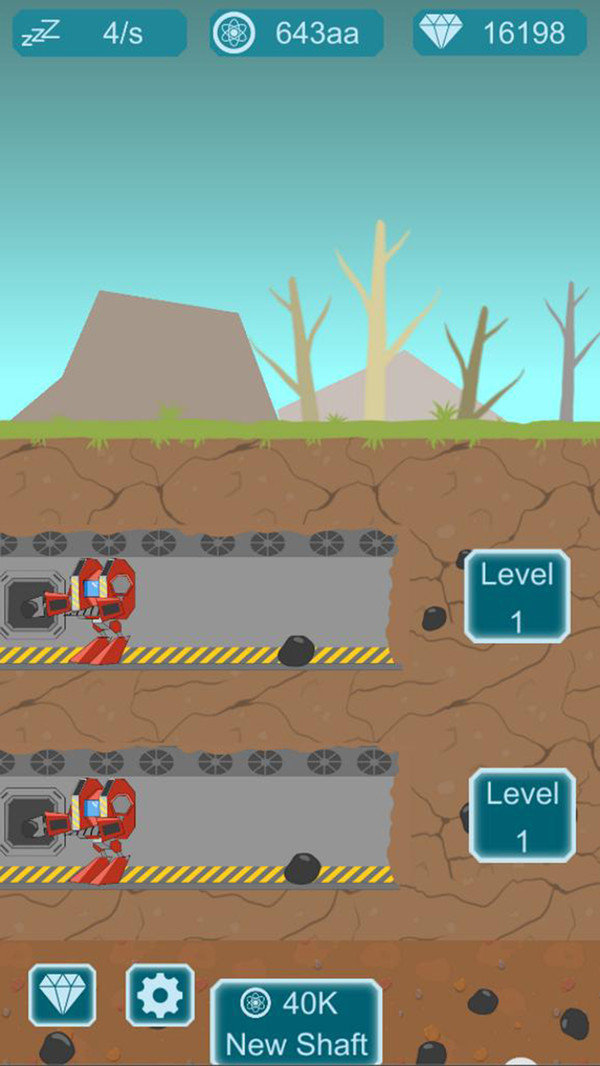Viewport: 600px width, 1066px height.
Task: Upgrade the lower shaft's Level 1 button
Action: click(522, 815)
